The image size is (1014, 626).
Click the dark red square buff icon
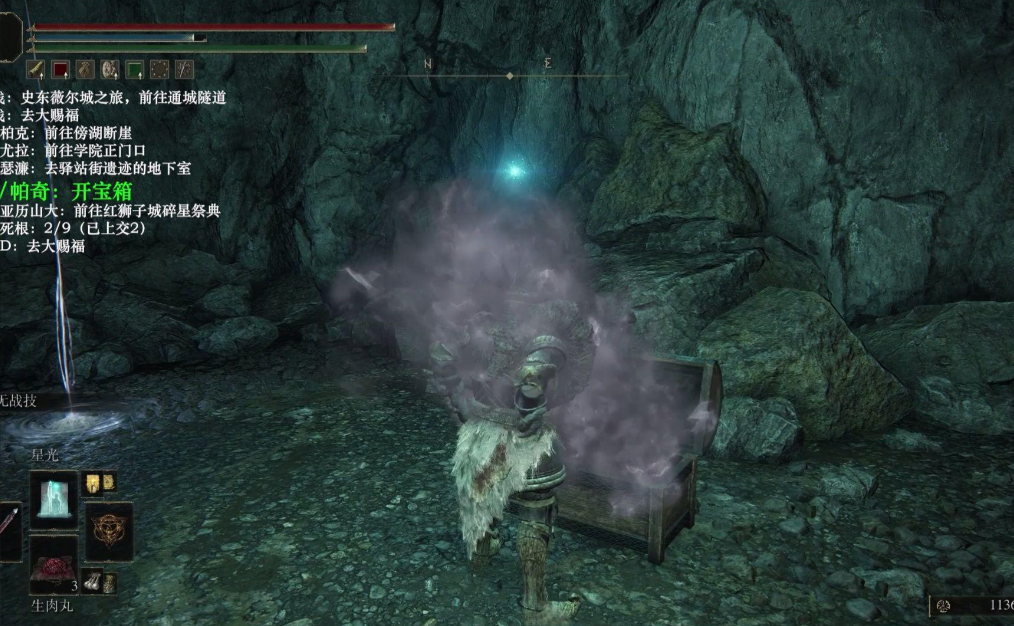(60, 69)
